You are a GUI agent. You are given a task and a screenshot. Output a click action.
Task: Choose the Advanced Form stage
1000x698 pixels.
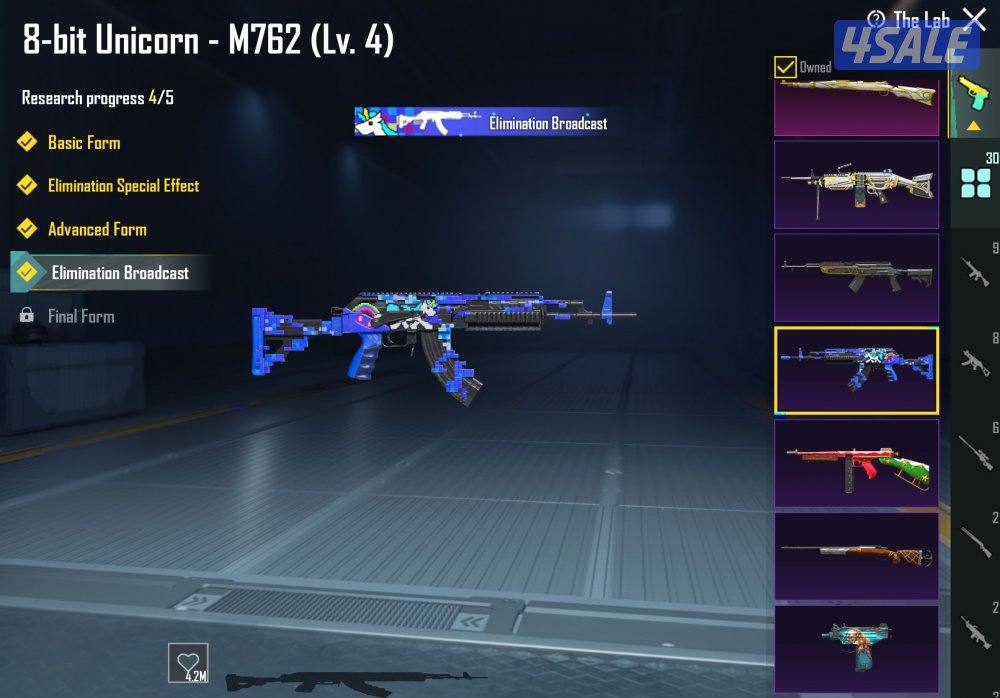[x=97, y=229]
